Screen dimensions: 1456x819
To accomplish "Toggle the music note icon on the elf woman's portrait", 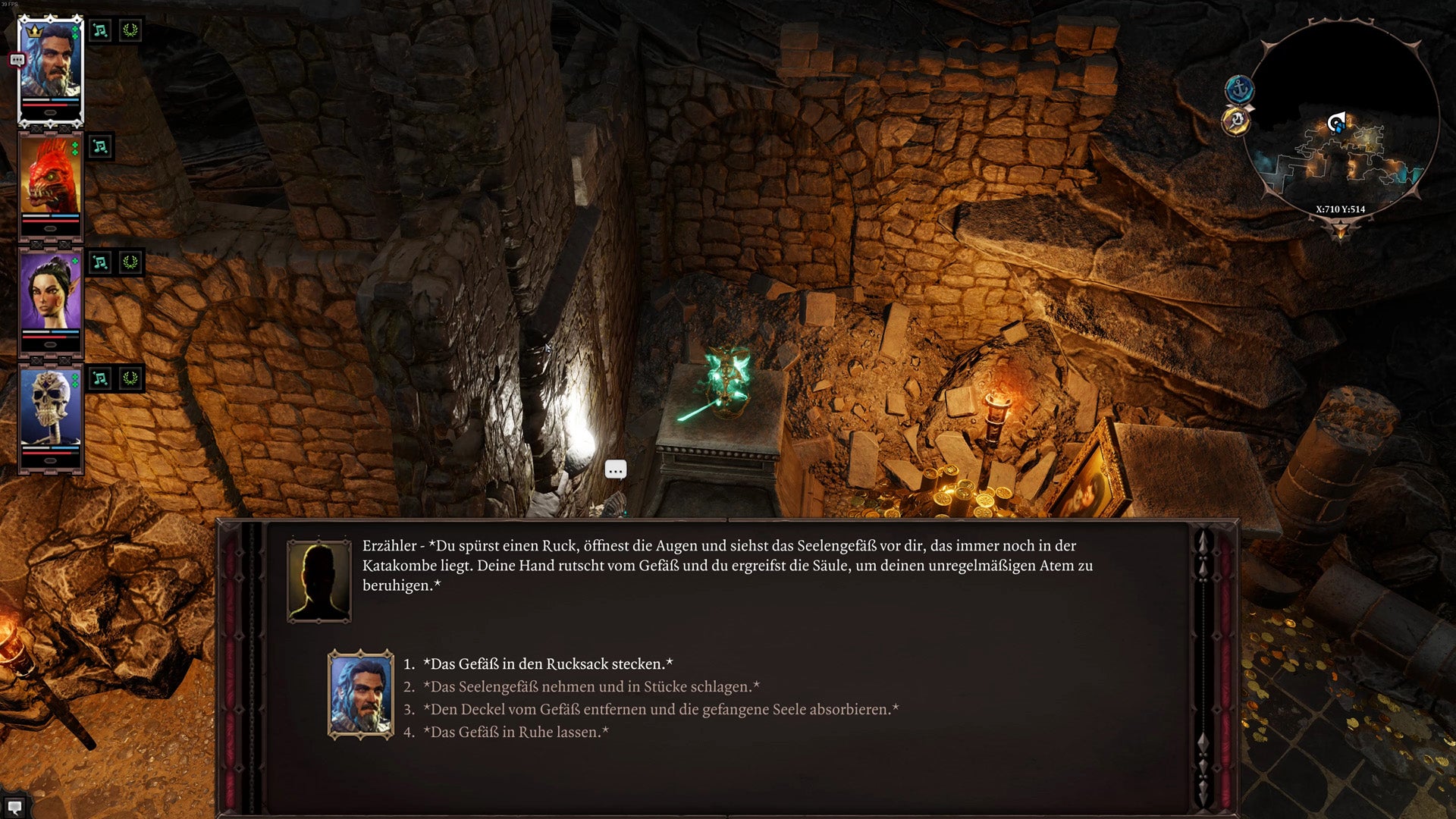I will (102, 261).
